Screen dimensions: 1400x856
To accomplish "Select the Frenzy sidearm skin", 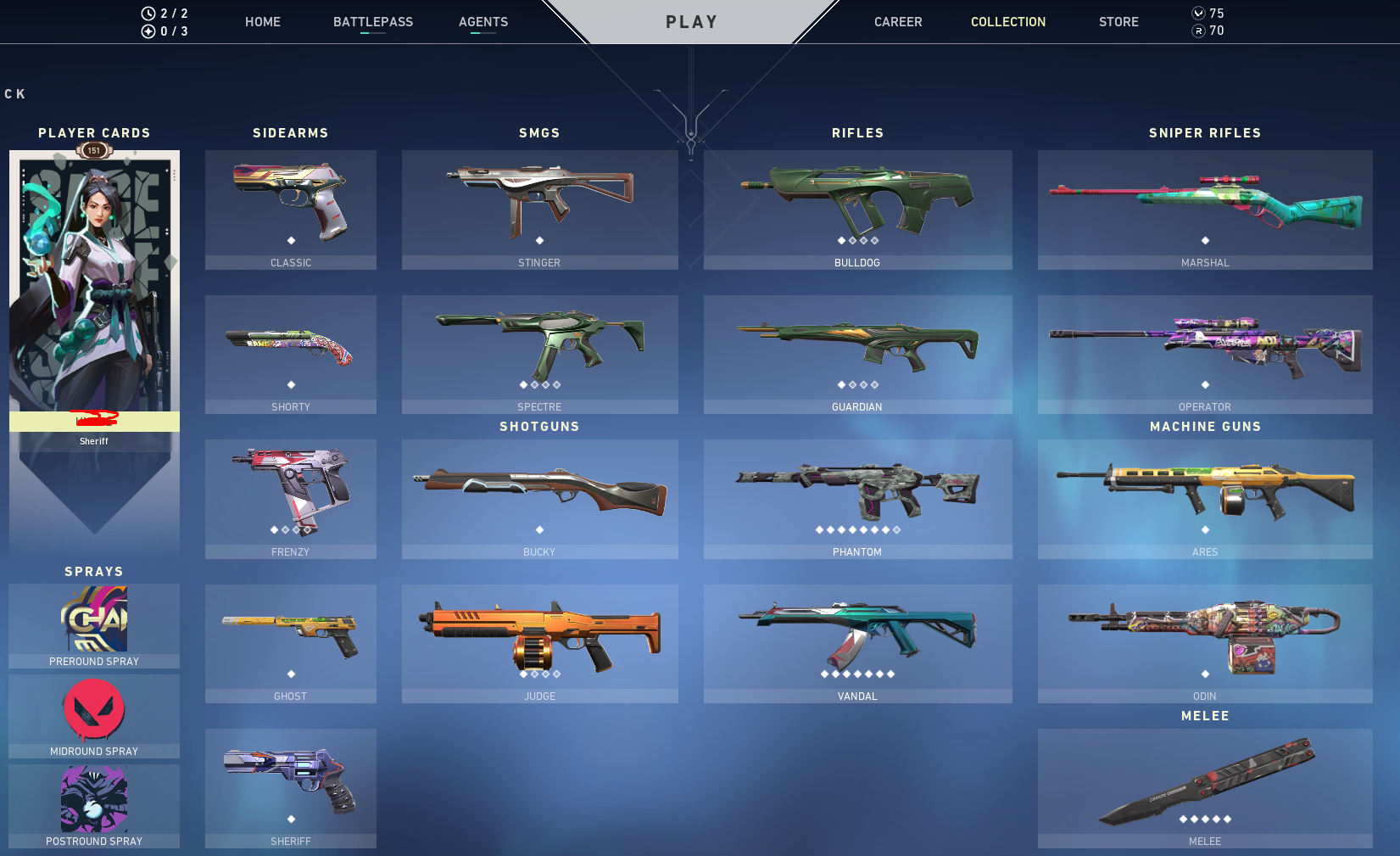I will coord(290,496).
